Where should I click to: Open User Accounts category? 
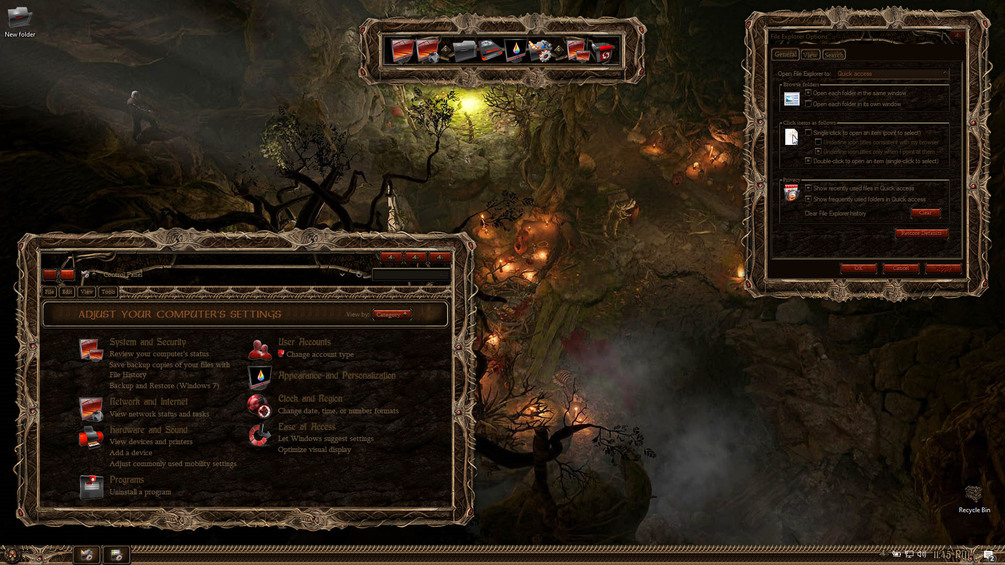[304, 342]
